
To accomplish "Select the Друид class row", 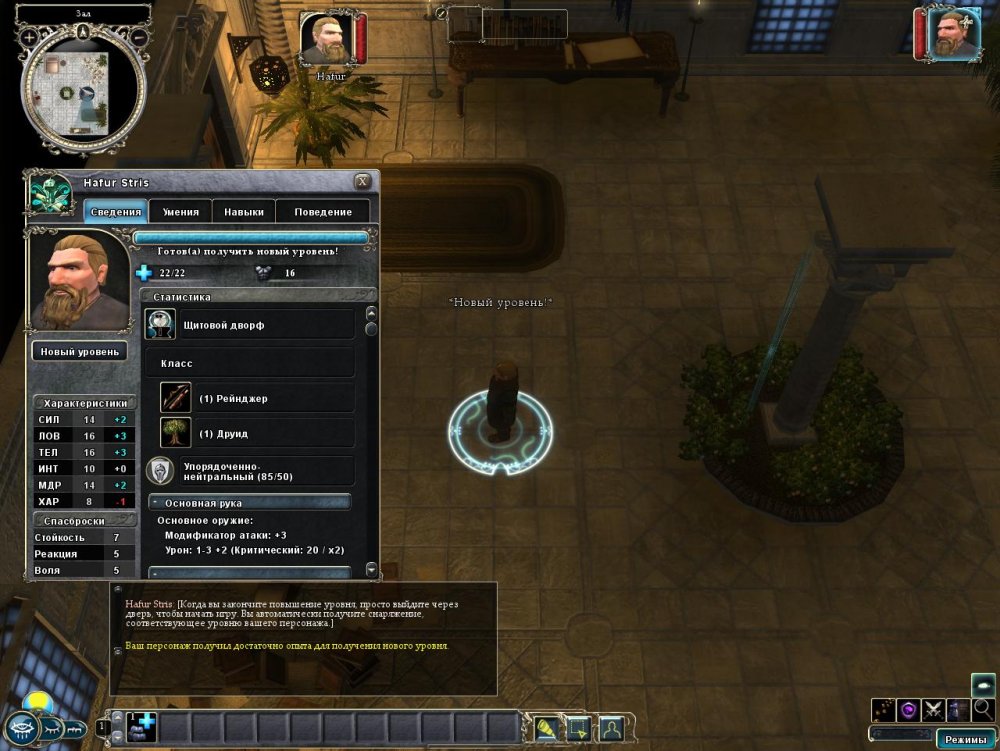I will (256, 433).
